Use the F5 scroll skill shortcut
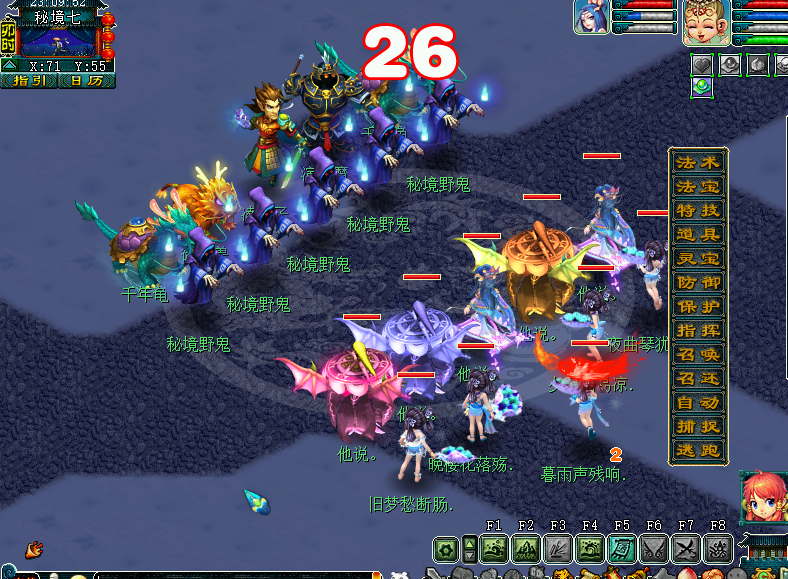The width and height of the screenshot is (788, 579). (x=621, y=548)
